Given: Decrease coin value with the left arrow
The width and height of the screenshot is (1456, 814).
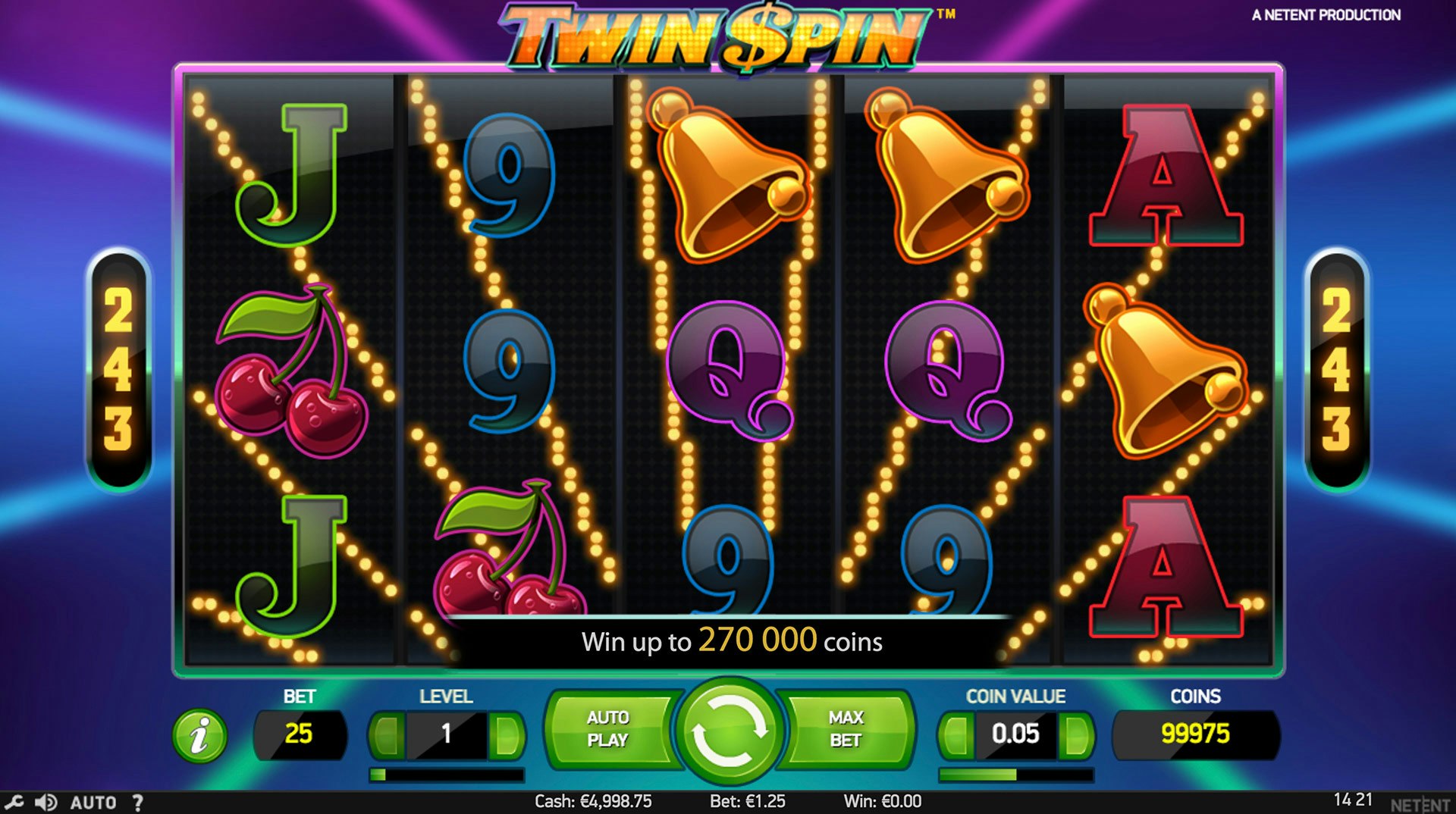Looking at the screenshot, I should 955,733.
